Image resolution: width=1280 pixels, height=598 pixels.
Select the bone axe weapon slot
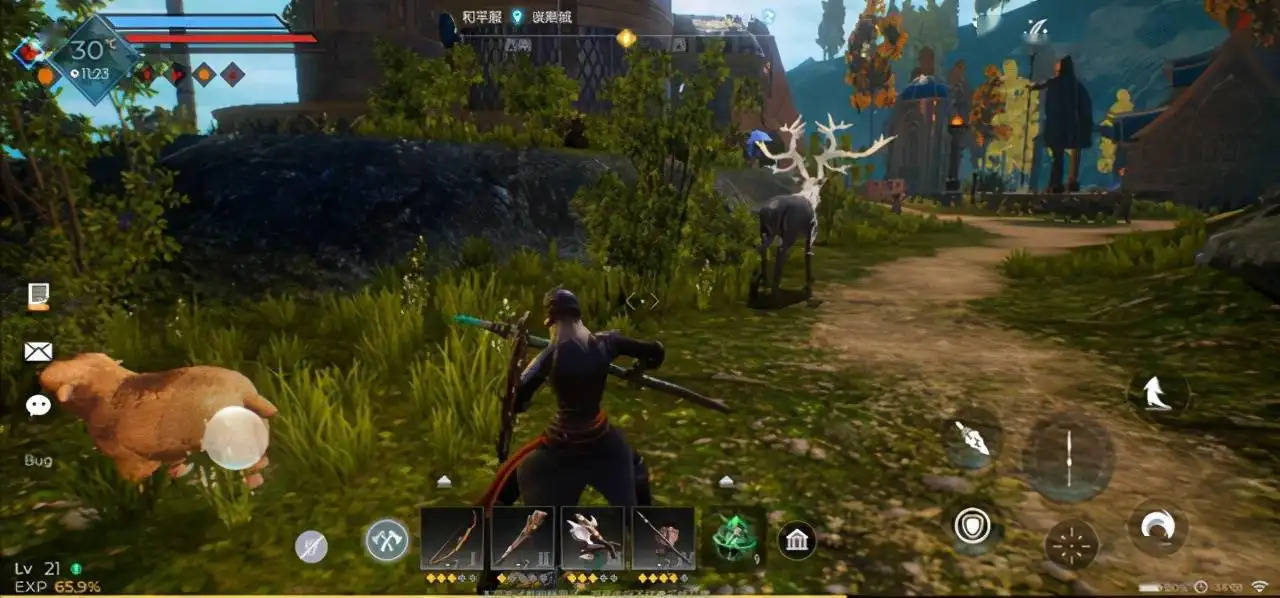592,538
